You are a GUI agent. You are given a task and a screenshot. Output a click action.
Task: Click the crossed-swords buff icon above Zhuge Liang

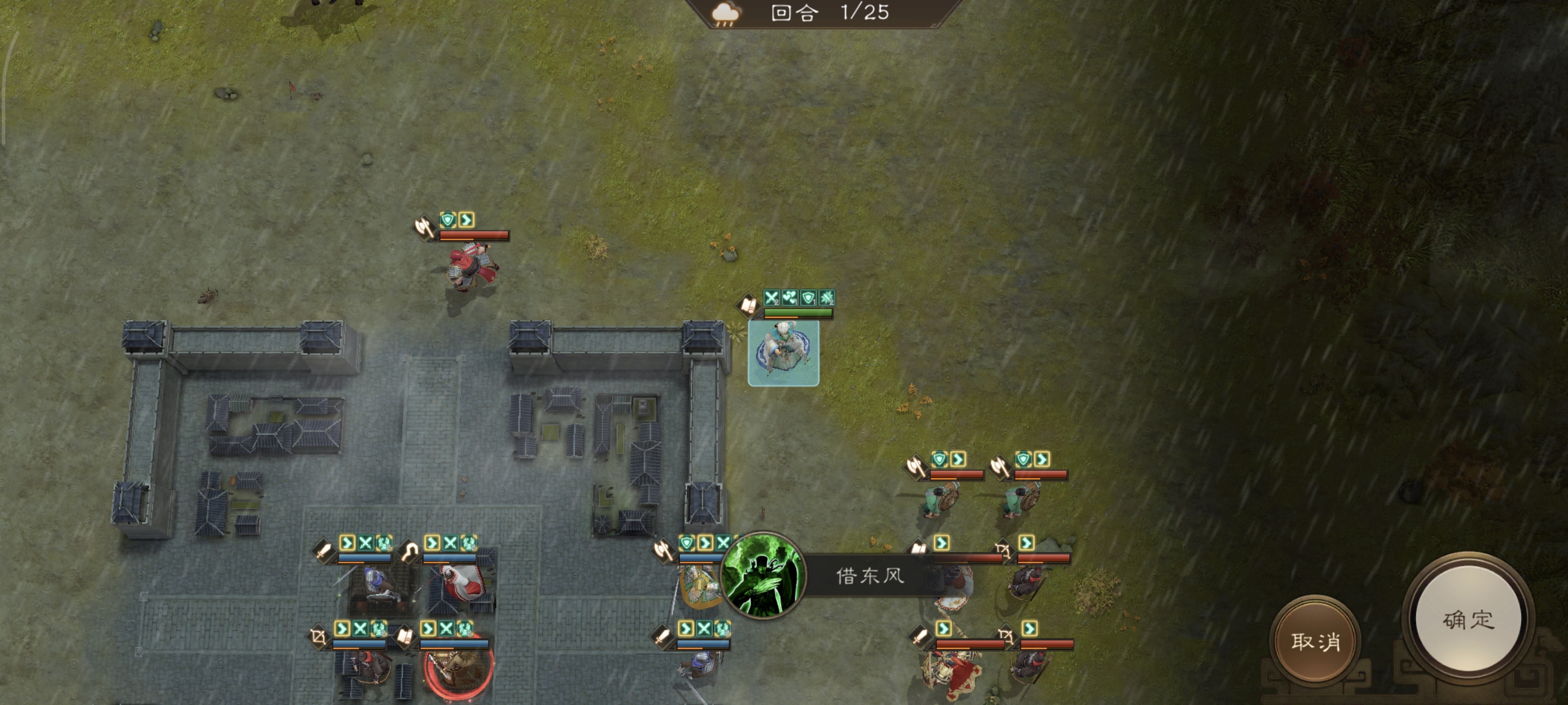coord(772,298)
